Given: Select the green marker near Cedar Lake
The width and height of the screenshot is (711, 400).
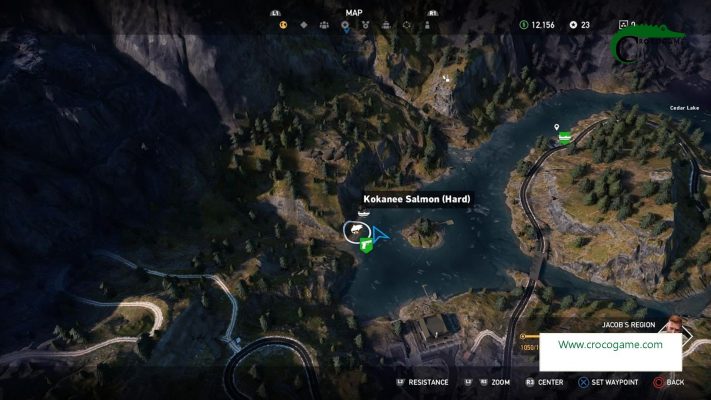Looking at the screenshot, I should tap(565, 138).
